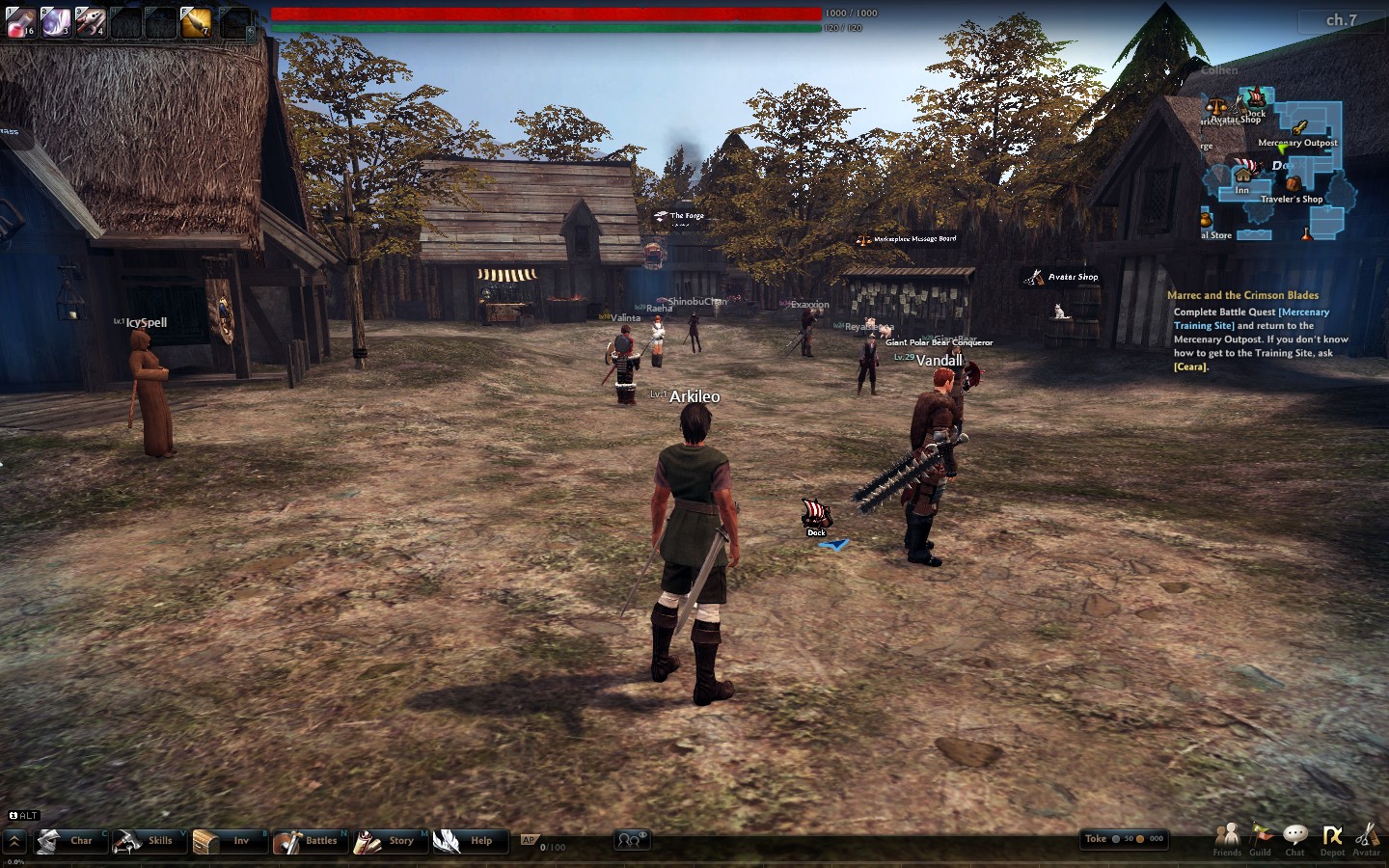Viewport: 1389px width, 868px height.
Task: Select the spear item in slot 3
Action: click(91, 22)
